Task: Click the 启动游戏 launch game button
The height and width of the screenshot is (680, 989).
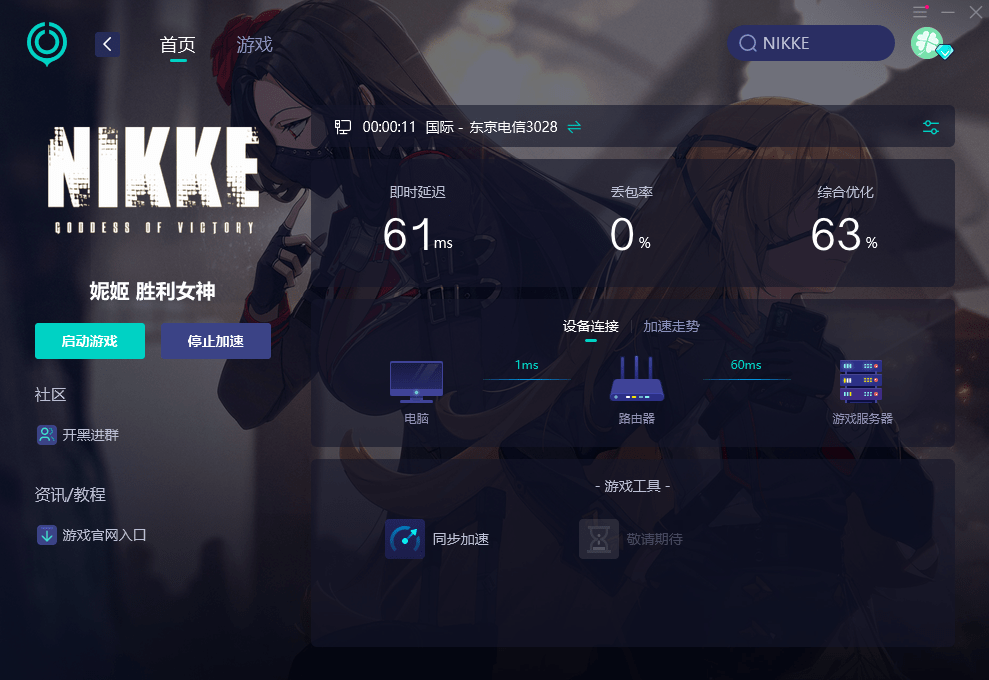Action: (x=90, y=341)
